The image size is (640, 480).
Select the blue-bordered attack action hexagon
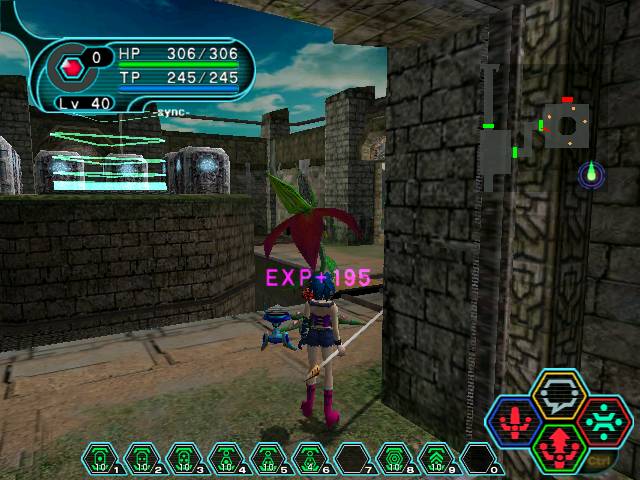click(516, 420)
